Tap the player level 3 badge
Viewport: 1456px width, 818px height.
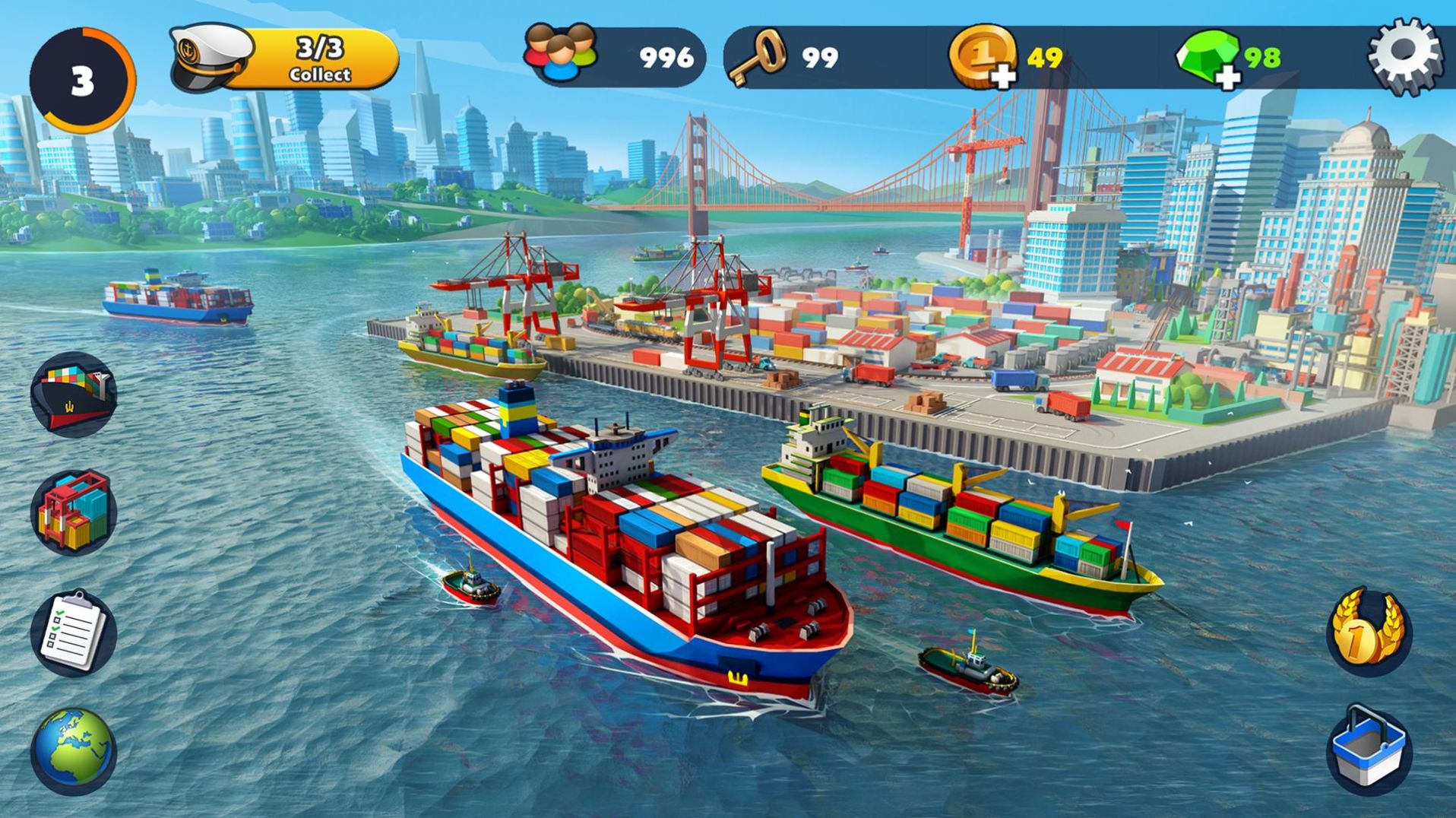tap(82, 81)
